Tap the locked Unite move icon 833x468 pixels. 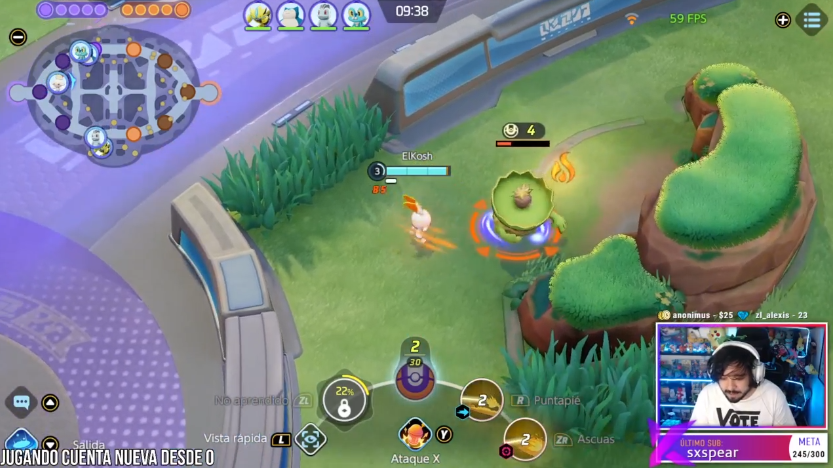pos(344,402)
